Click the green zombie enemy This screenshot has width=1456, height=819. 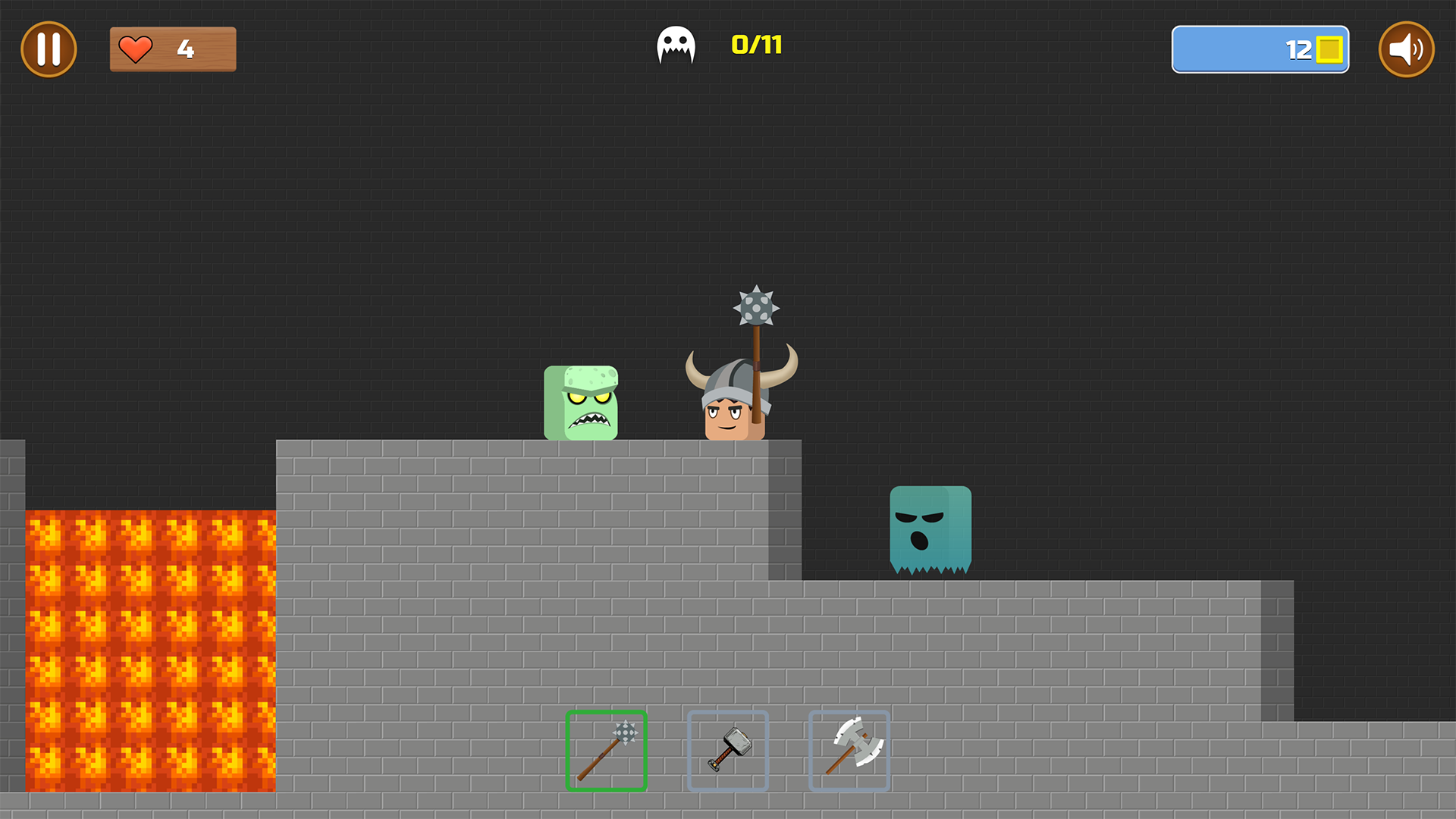point(581,403)
